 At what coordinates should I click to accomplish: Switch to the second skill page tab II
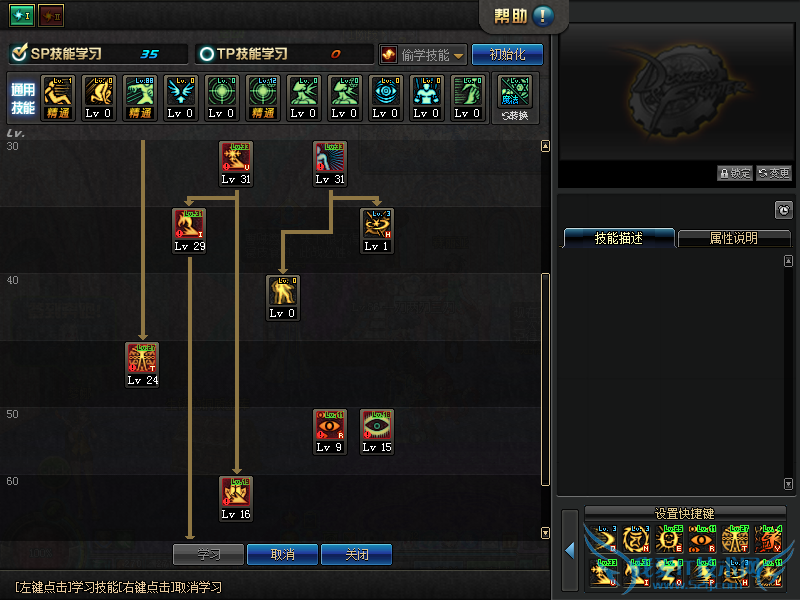pyautogui.click(x=50, y=16)
